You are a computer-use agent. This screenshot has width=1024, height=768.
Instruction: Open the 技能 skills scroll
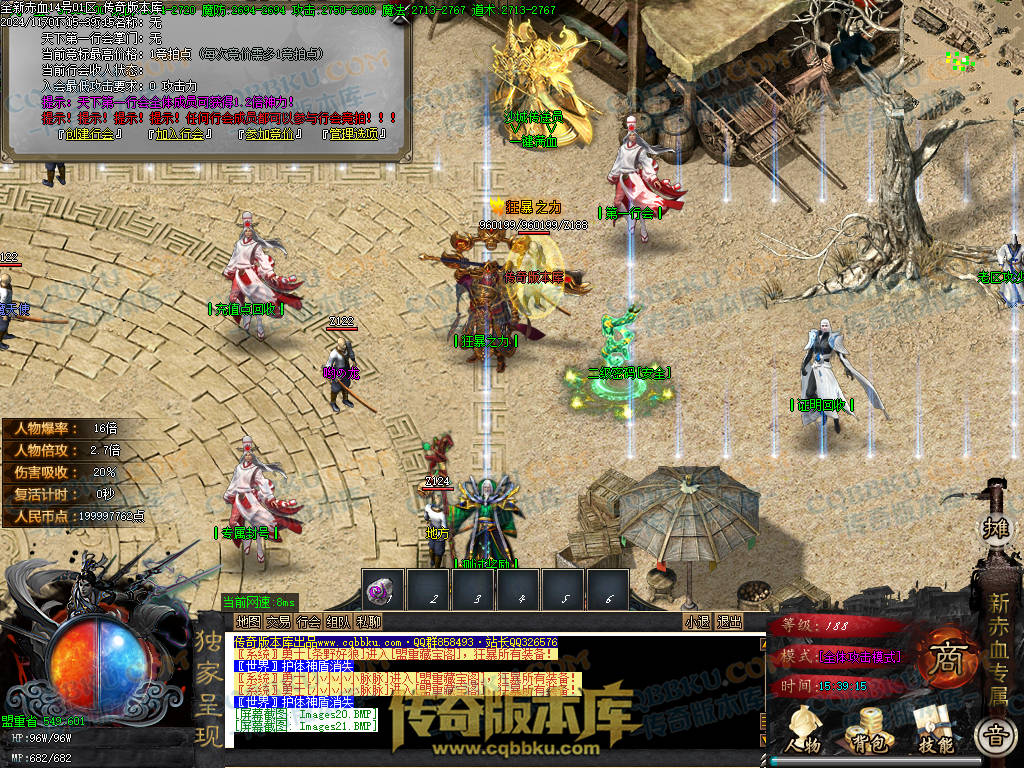(x=934, y=731)
